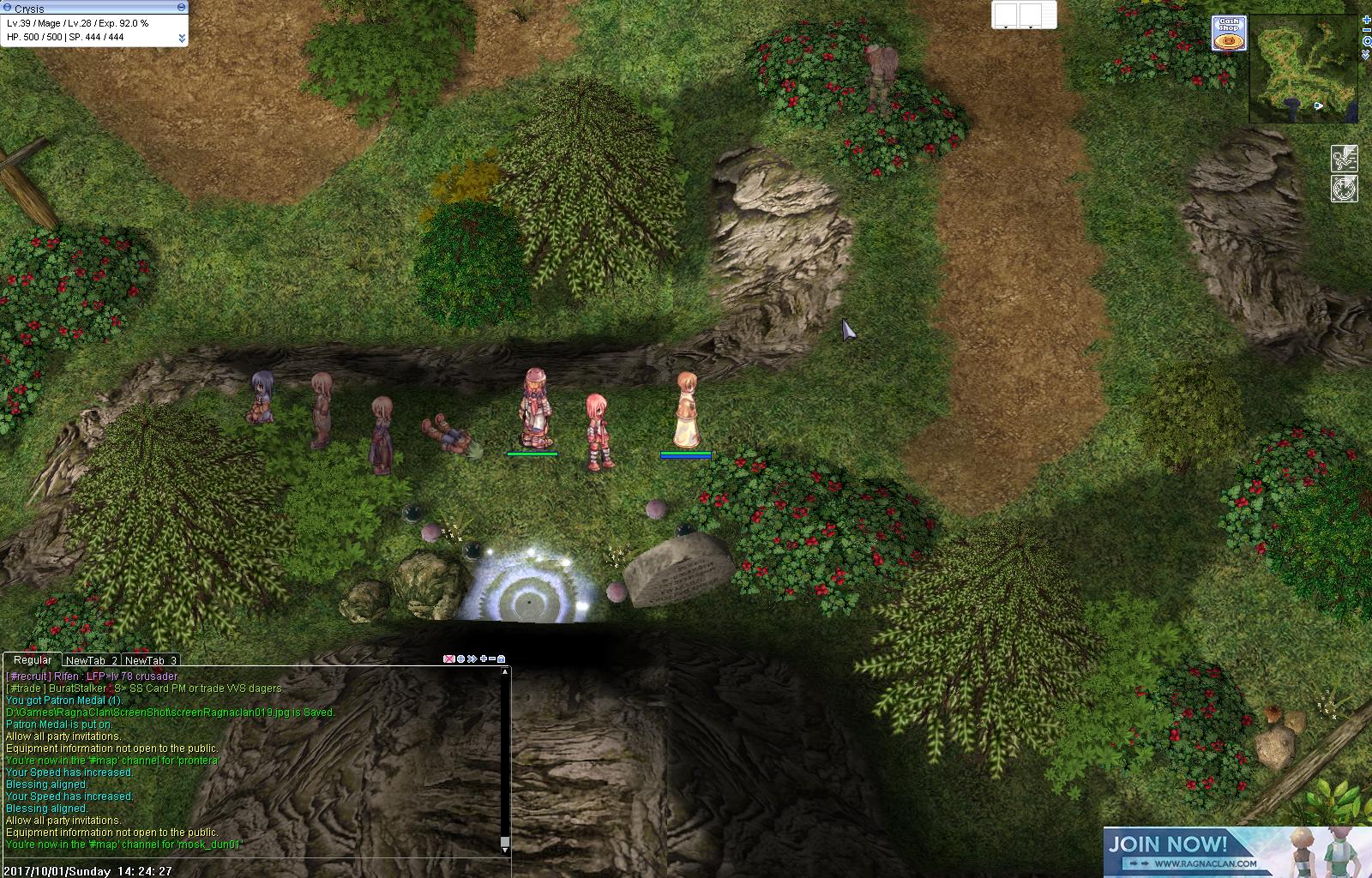This screenshot has width=1372, height=878.
Task: Click the blue HP bar under the rightmost character
Action: 685,456
